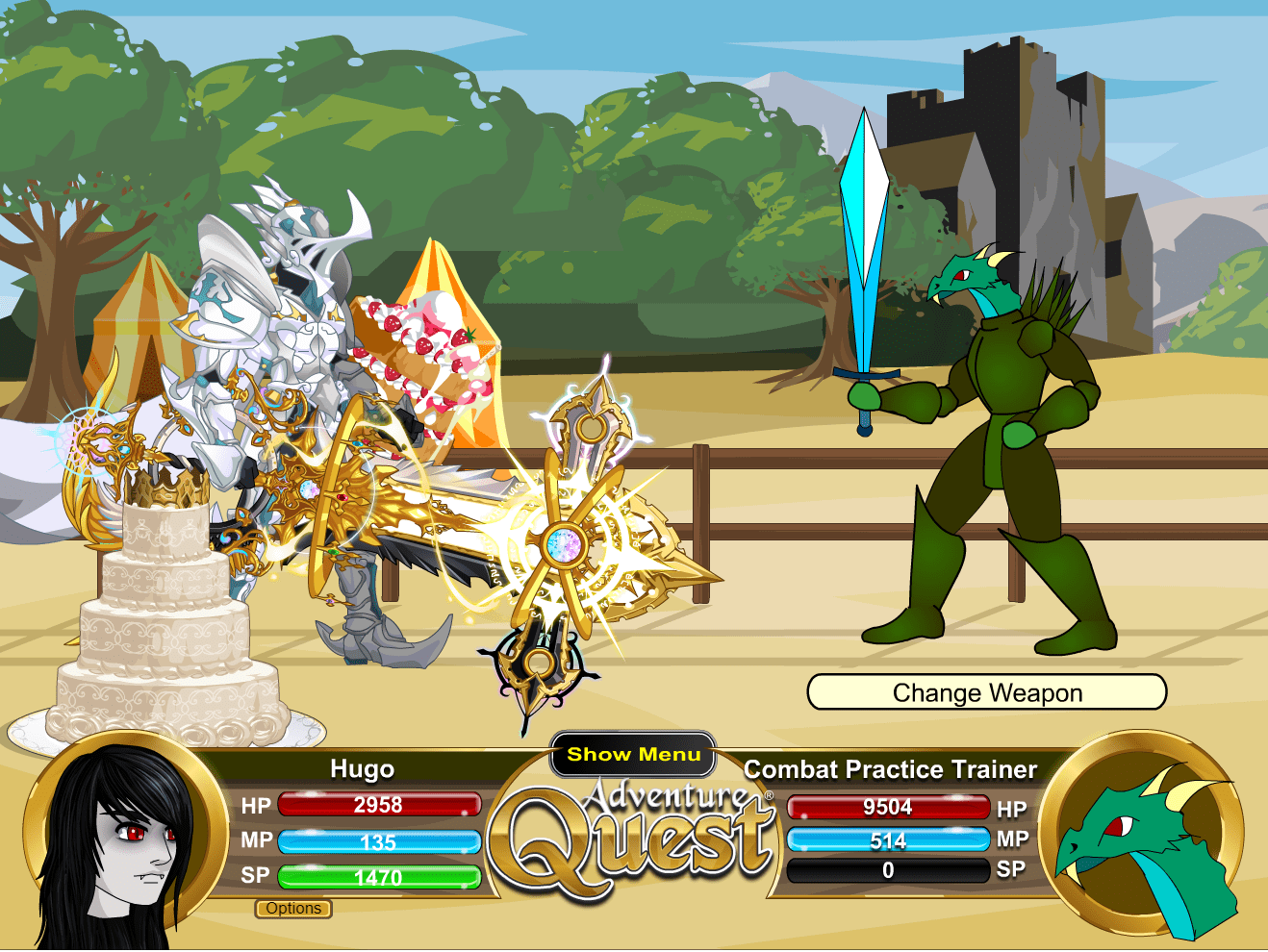Viewport: 1268px width, 952px height.
Task: Open the Options menu
Action: 294,909
